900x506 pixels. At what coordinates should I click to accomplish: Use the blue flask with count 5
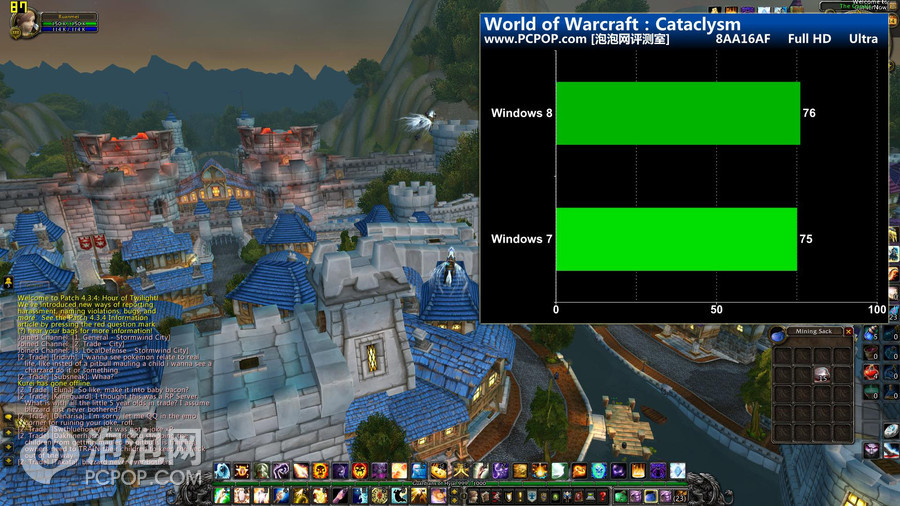coord(871,334)
